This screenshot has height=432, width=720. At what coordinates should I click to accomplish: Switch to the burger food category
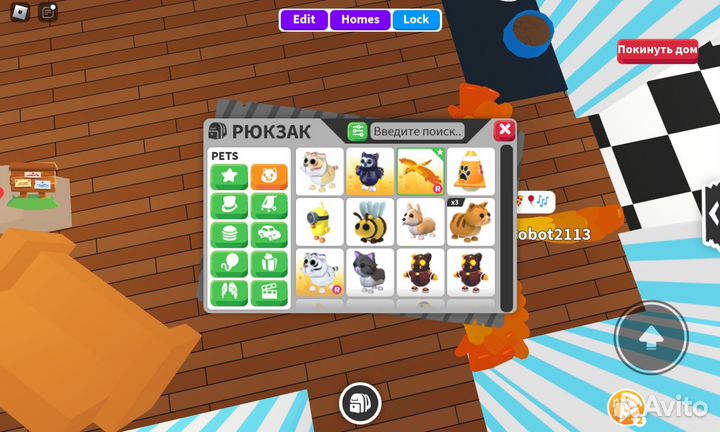(x=229, y=235)
